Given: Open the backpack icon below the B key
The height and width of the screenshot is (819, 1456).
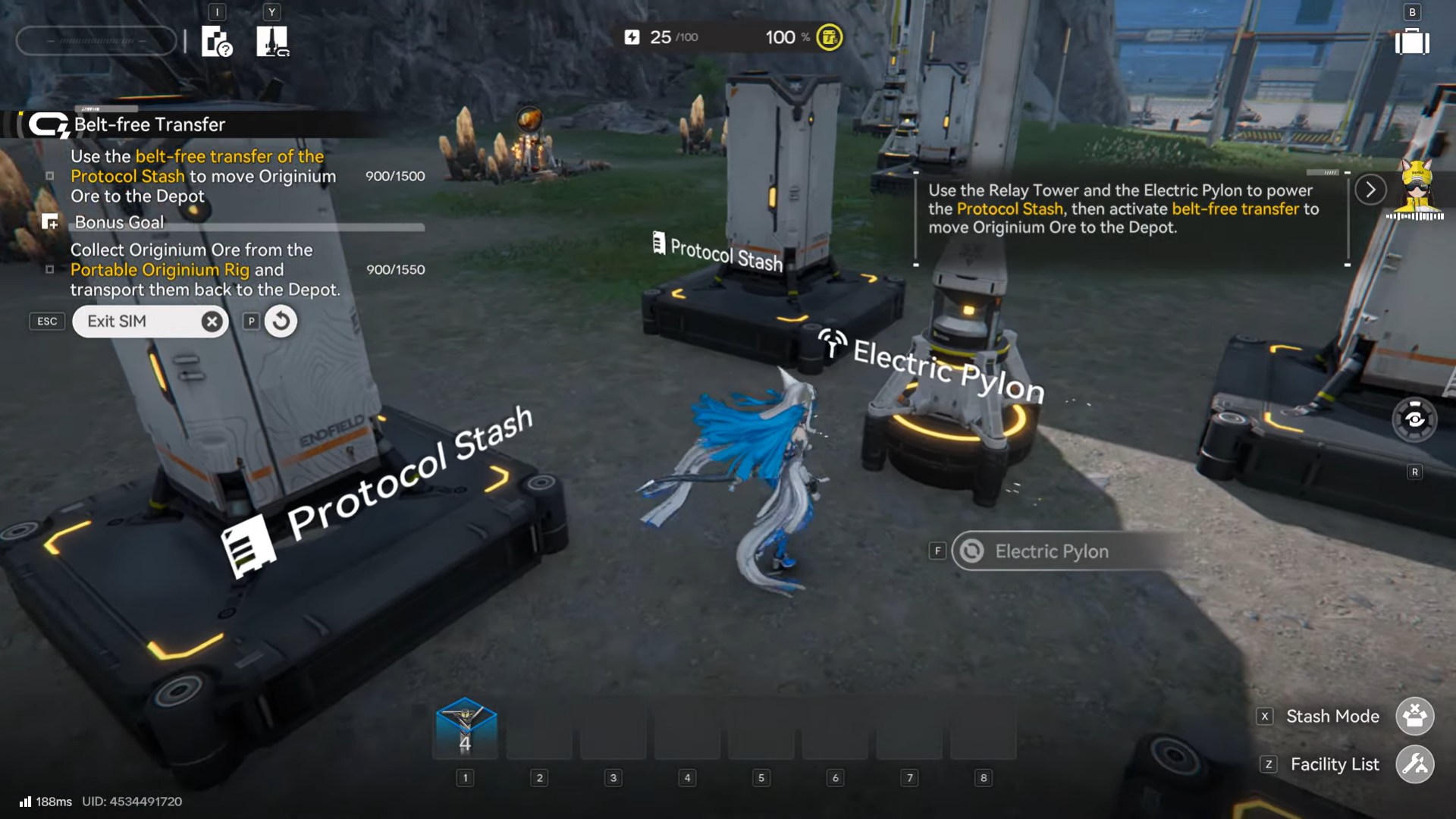Looking at the screenshot, I should point(1412,43).
